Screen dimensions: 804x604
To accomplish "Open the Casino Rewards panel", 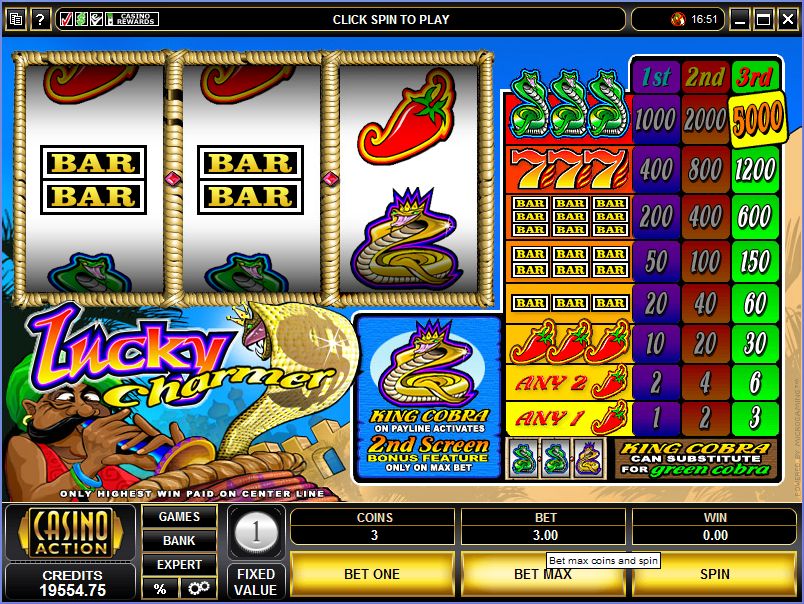I will tap(108, 19).
